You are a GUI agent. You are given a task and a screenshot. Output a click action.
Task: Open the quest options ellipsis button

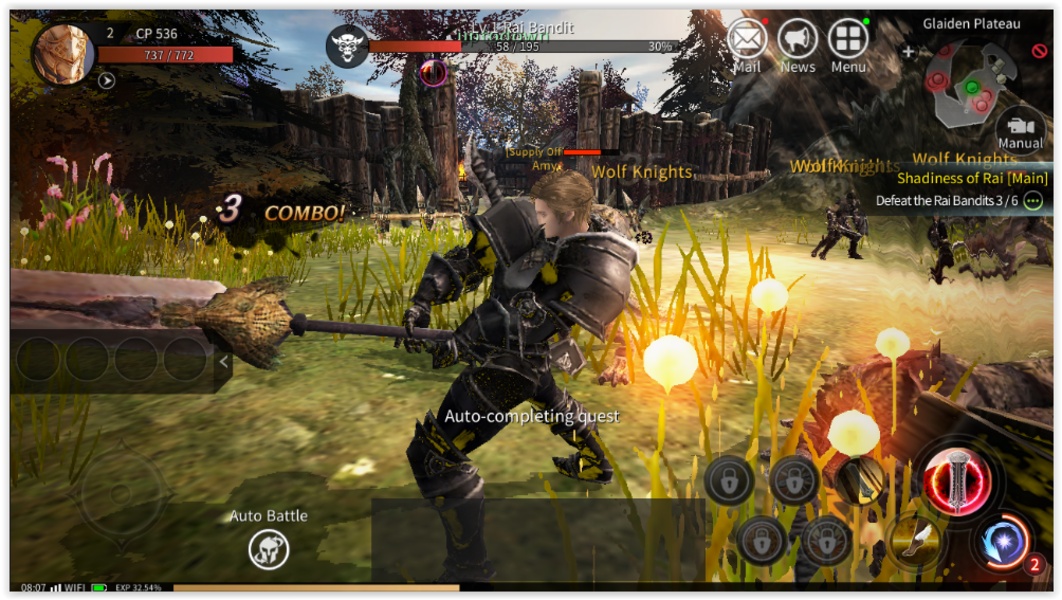(1033, 200)
